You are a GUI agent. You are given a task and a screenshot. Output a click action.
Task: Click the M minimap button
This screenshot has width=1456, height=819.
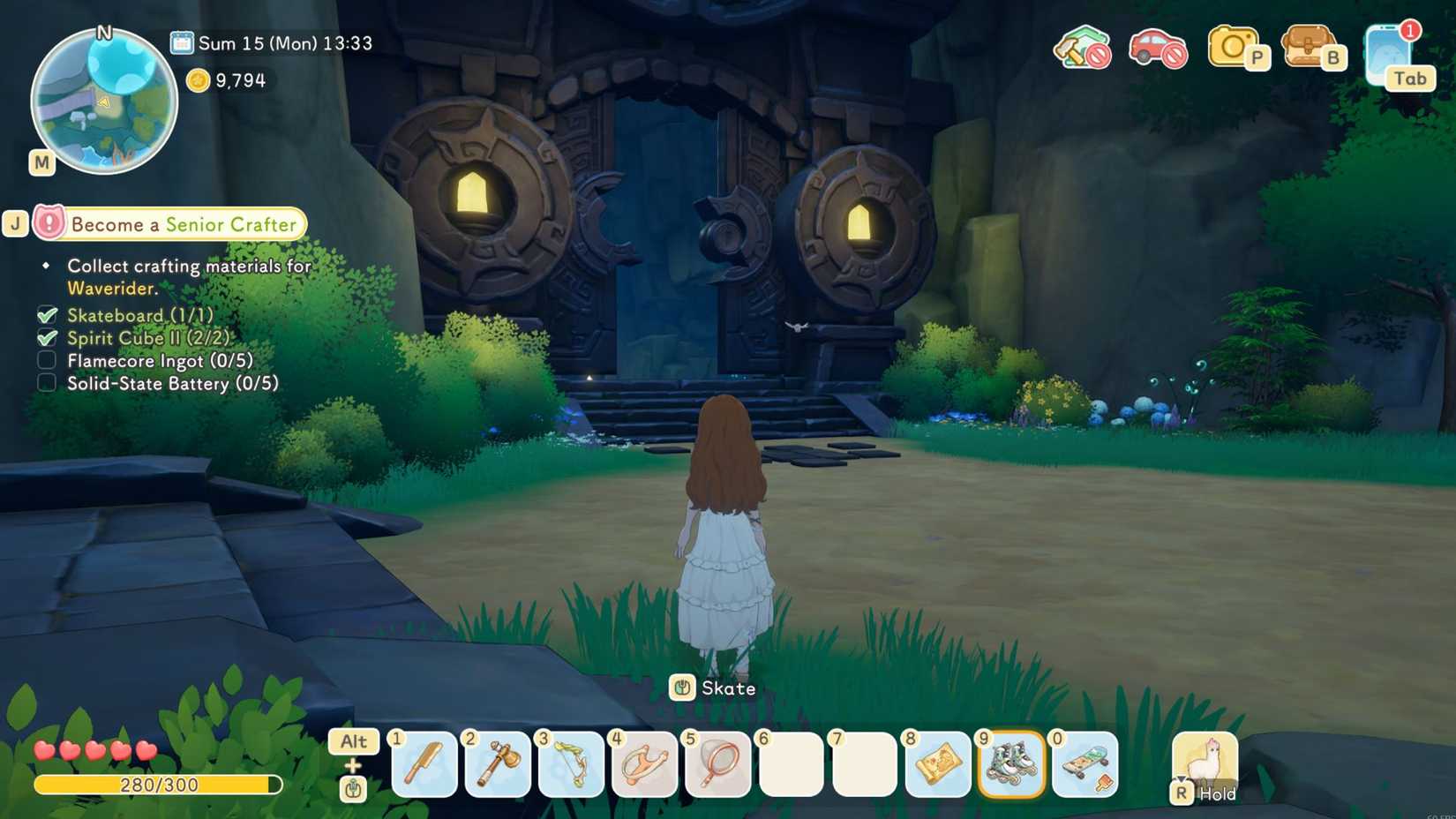click(40, 162)
